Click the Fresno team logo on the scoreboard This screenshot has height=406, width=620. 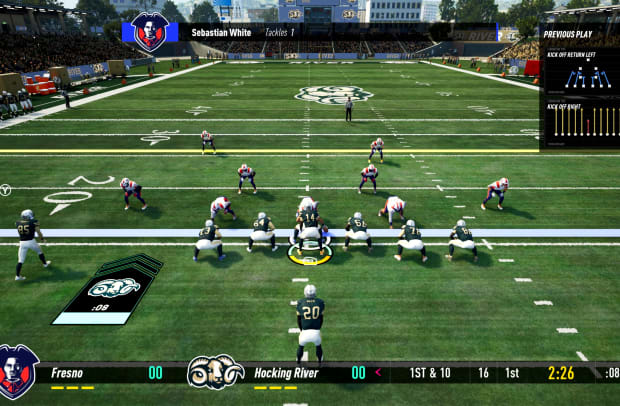(18, 372)
